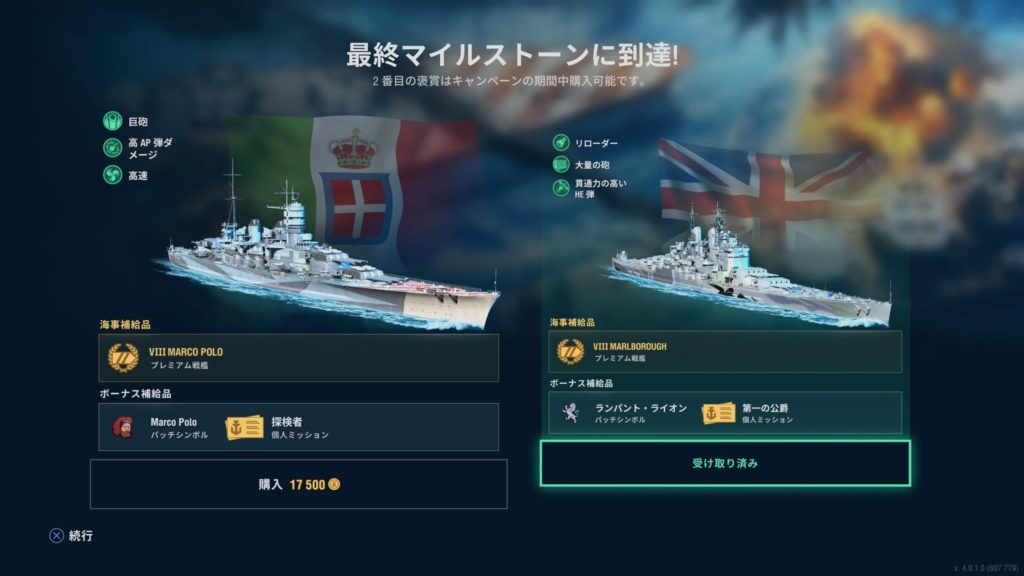Show the 貫通力の高いHE弾 trait icon
Viewport: 1024px width, 576px height.
(560, 187)
